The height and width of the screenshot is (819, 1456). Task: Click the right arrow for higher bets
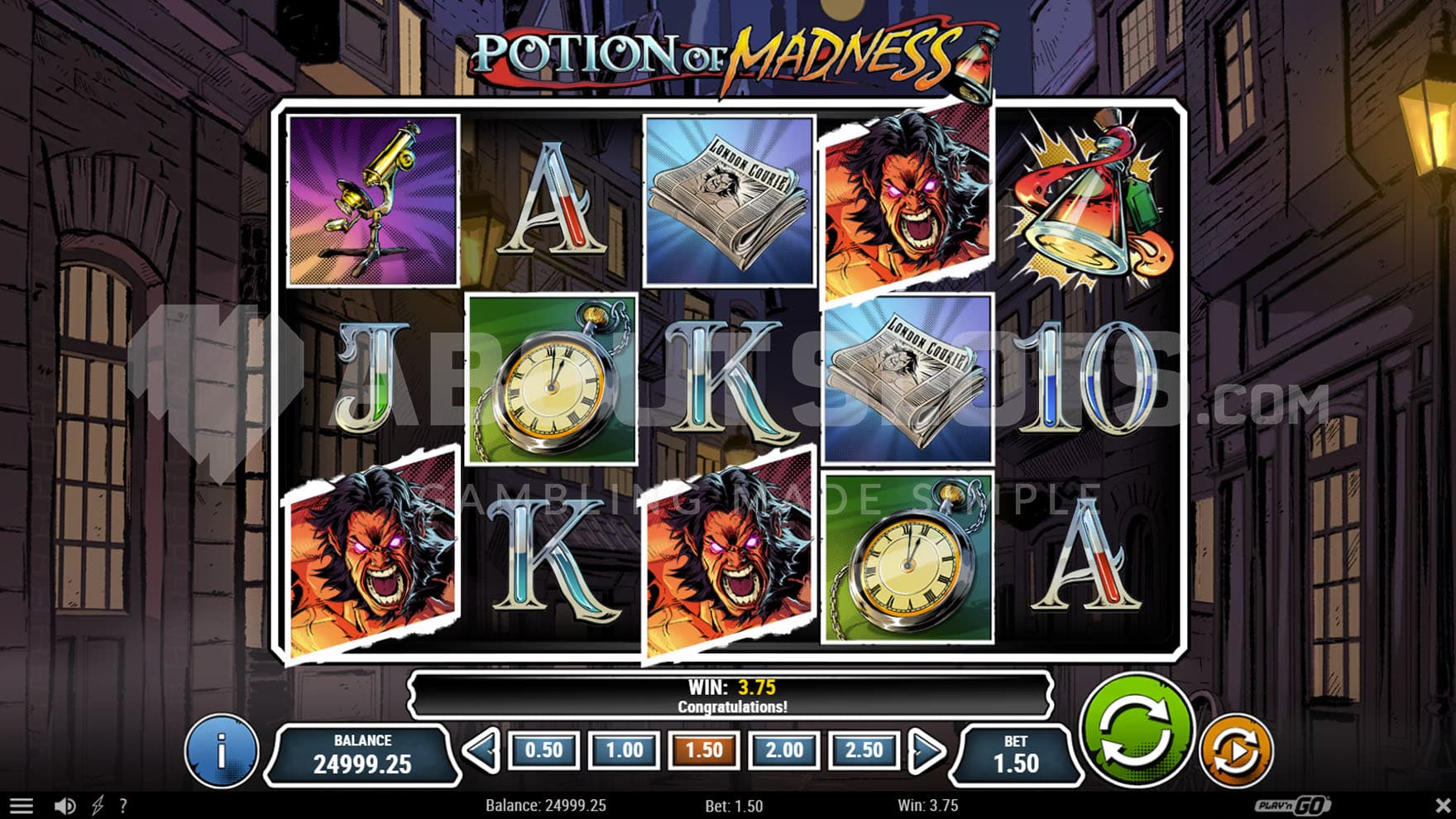(x=926, y=750)
